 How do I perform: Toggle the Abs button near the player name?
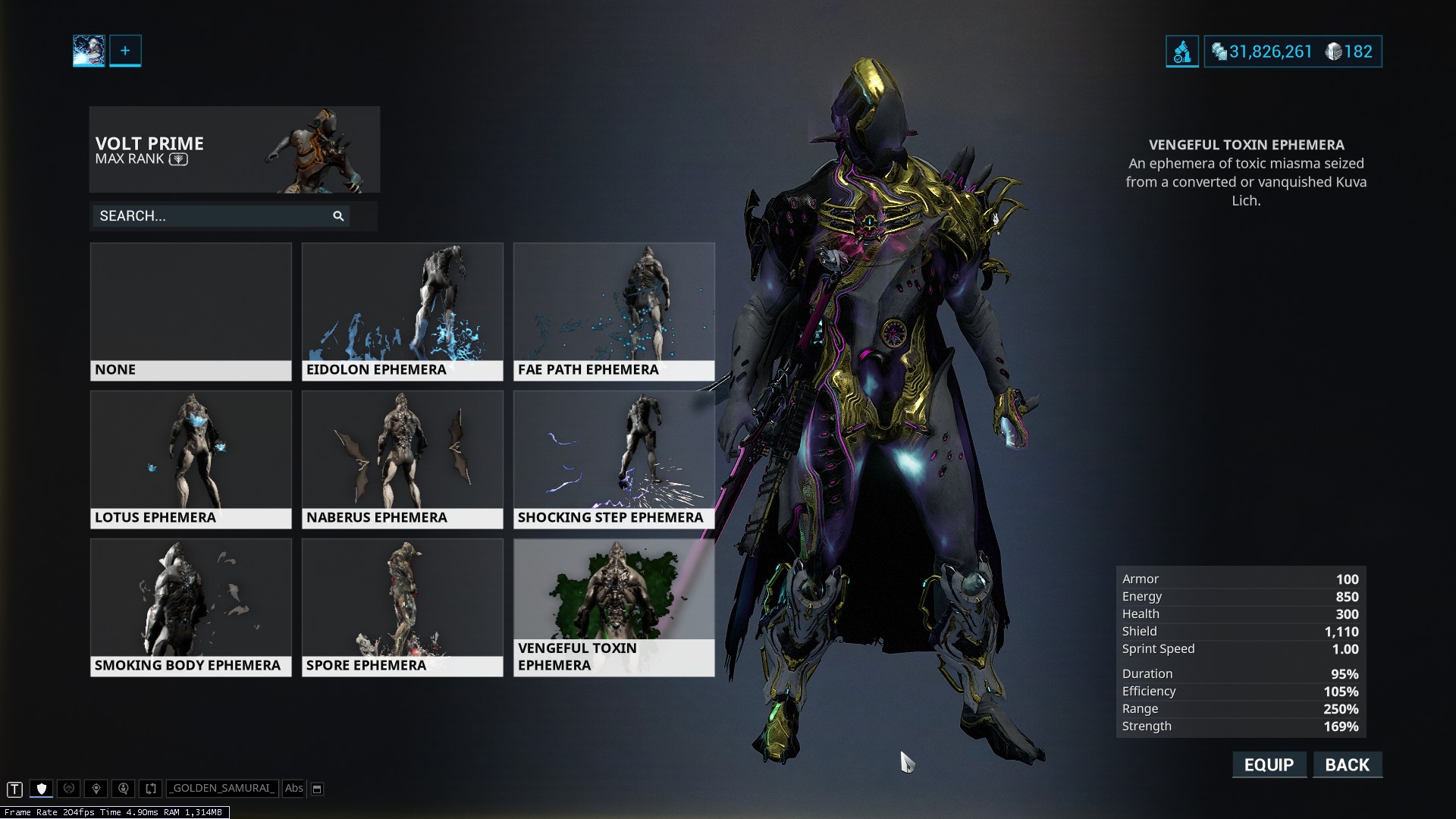point(294,789)
